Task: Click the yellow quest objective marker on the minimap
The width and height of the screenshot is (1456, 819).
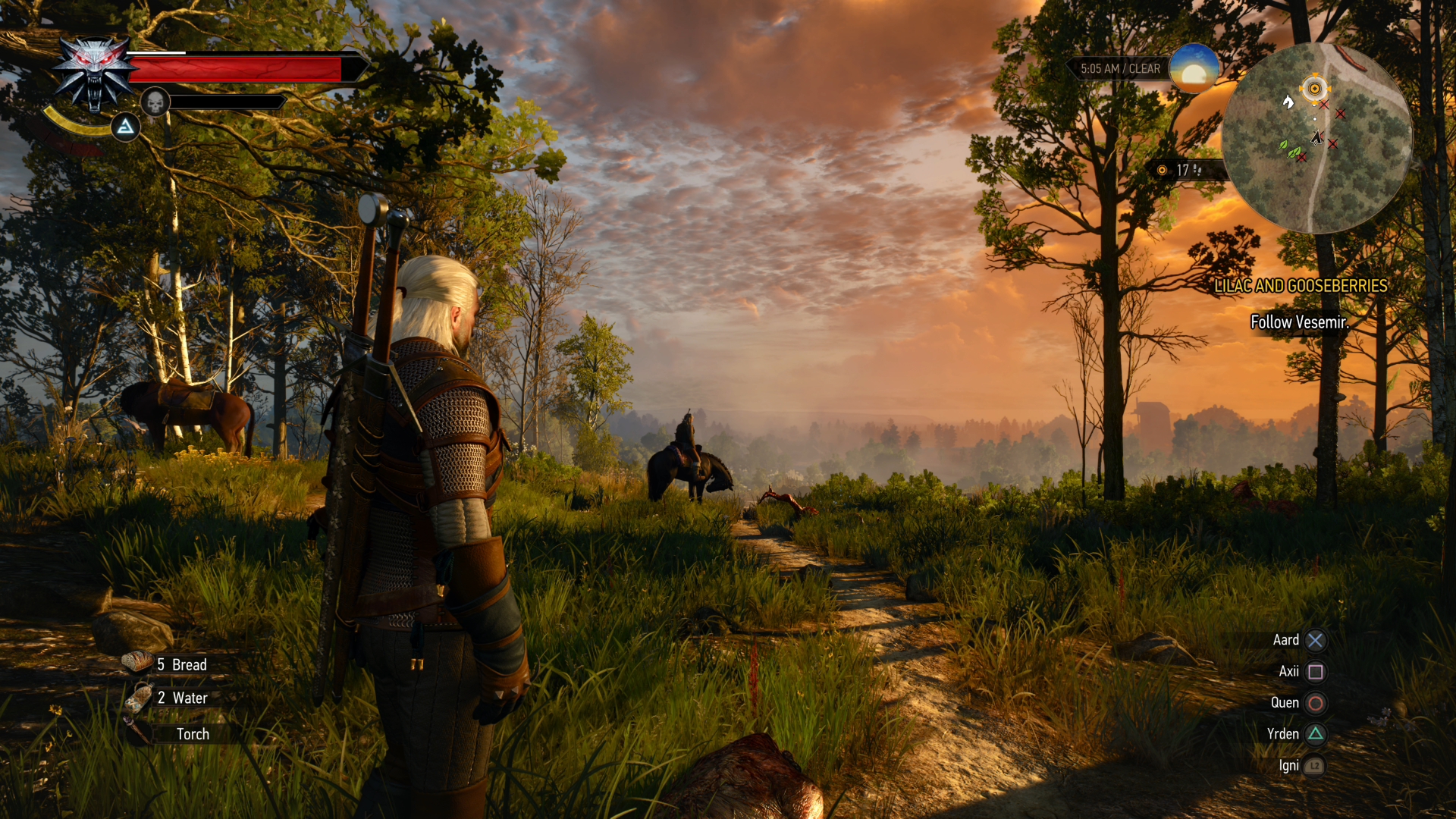Action: [1314, 89]
